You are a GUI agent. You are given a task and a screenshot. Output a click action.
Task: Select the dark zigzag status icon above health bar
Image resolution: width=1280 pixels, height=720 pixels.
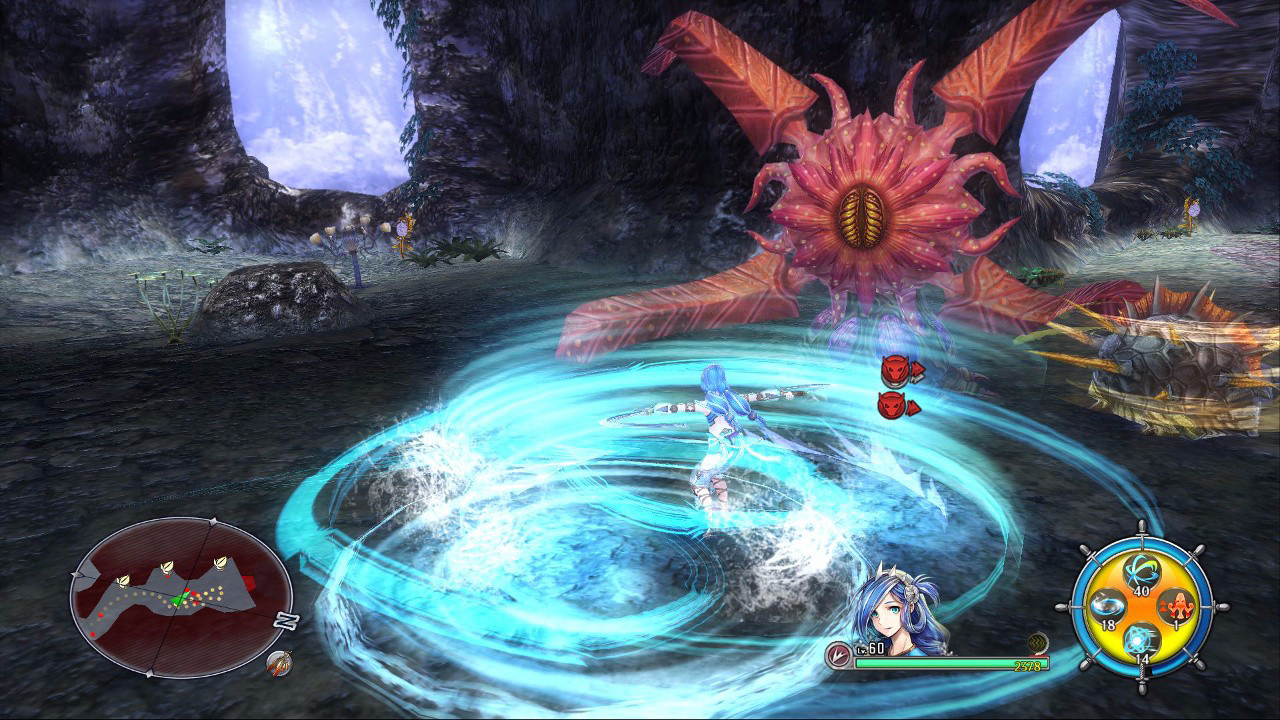click(1038, 644)
